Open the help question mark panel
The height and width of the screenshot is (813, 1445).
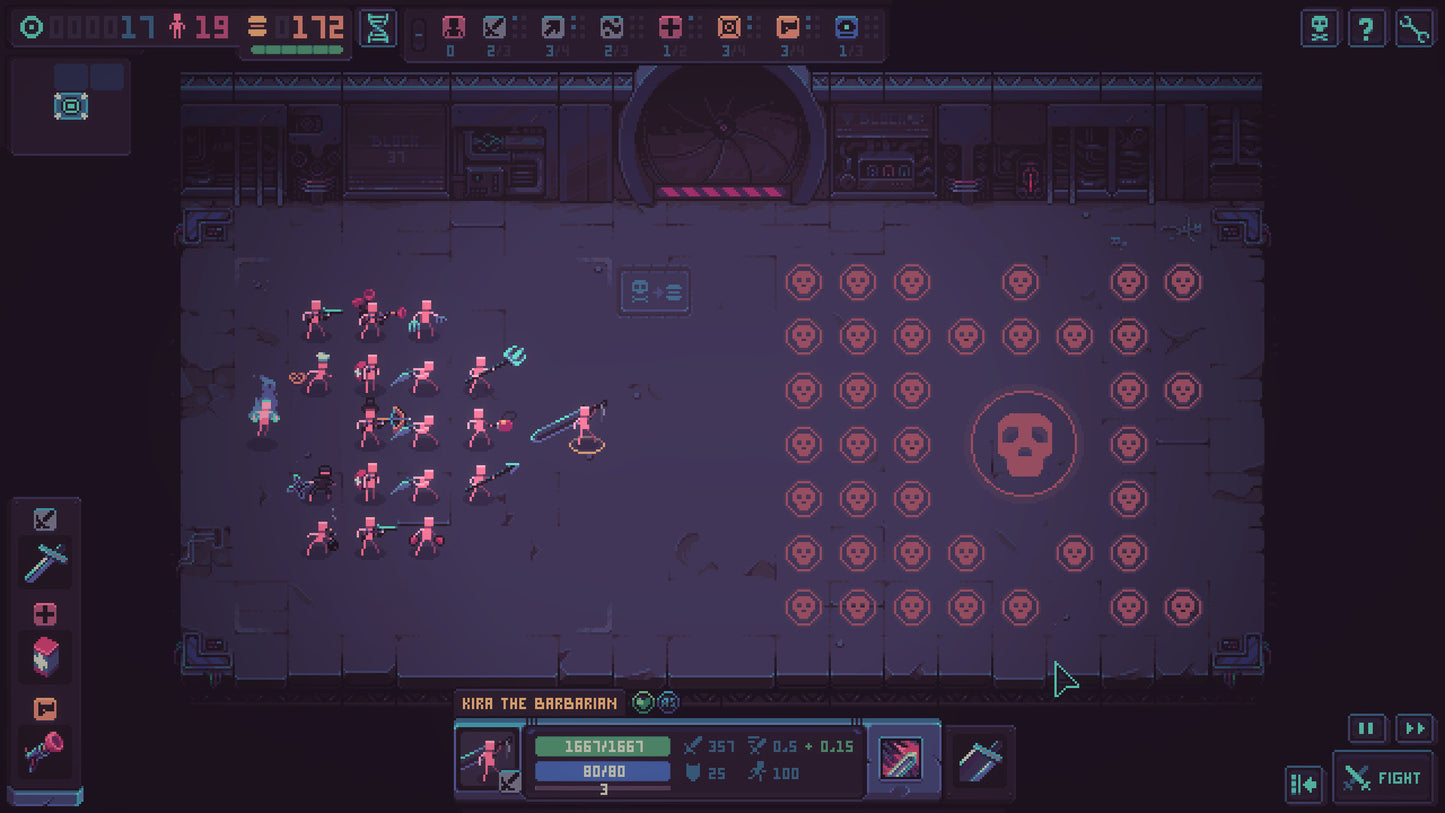(x=1367, y=28)
